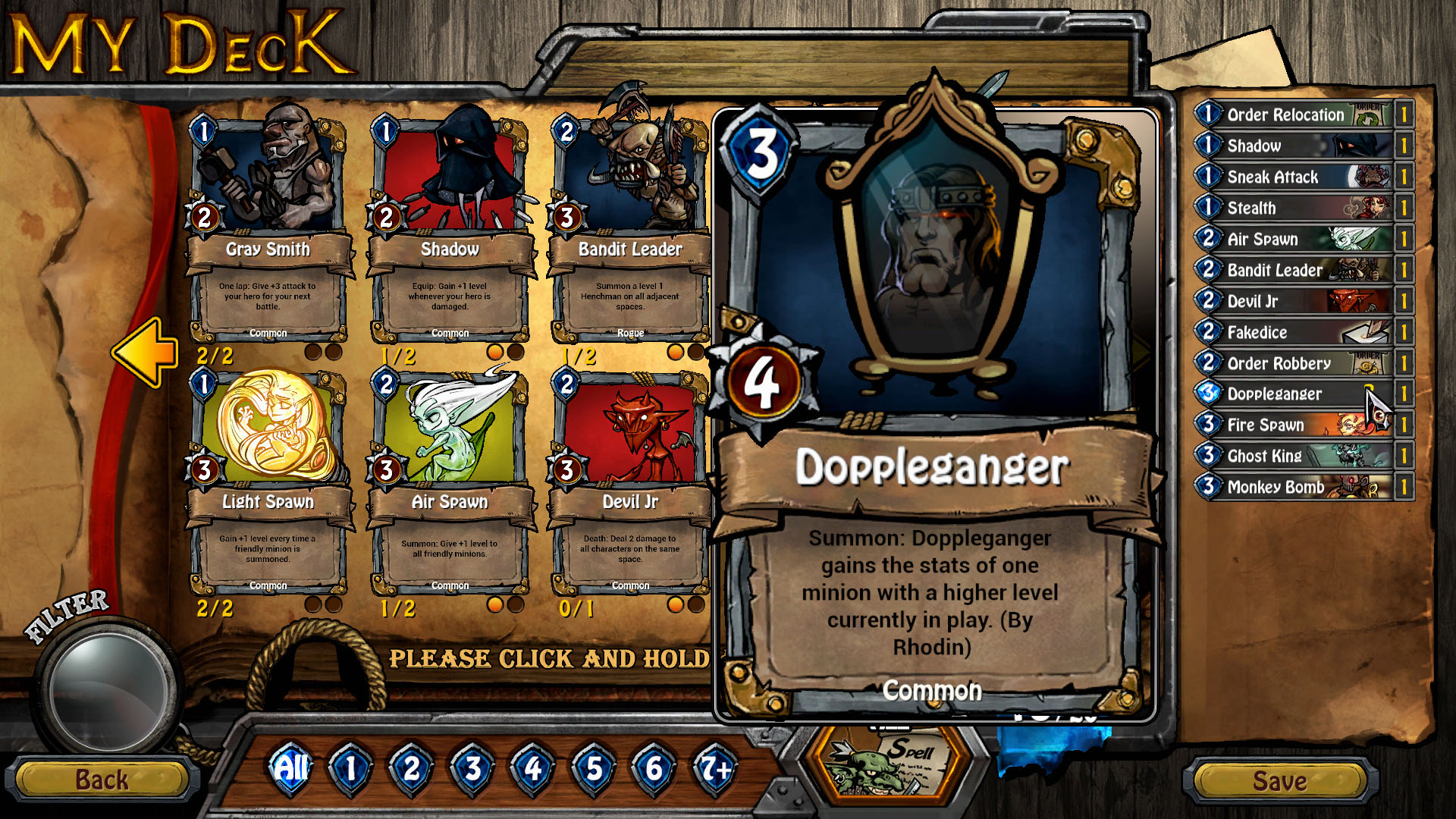Click the Back button
The height and width of the screenshot is (819, 1456).
coord(102,779)
